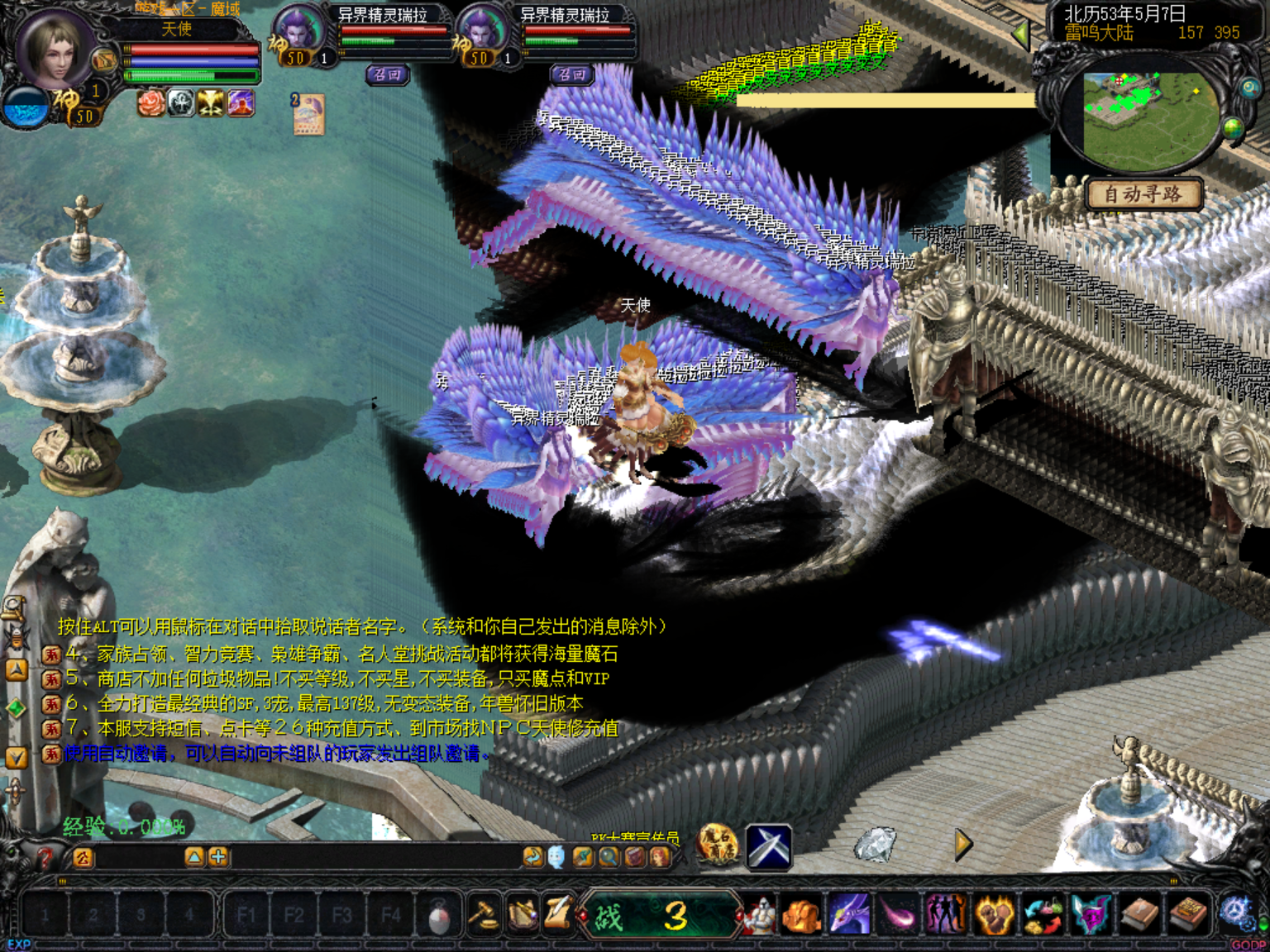
Task: Open the 魔石商店 magic stone shop
Action: tap(718, 845)
